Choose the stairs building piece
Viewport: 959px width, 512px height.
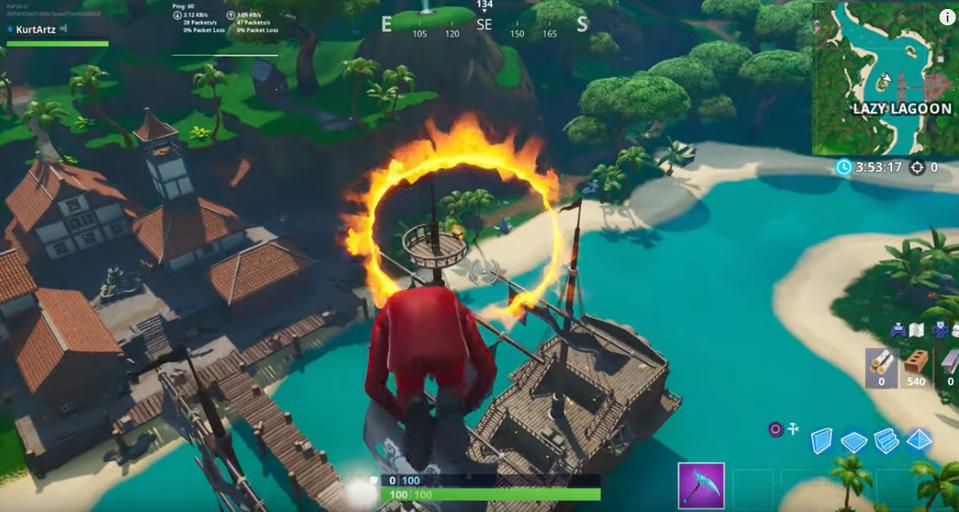tap(886, 440)
